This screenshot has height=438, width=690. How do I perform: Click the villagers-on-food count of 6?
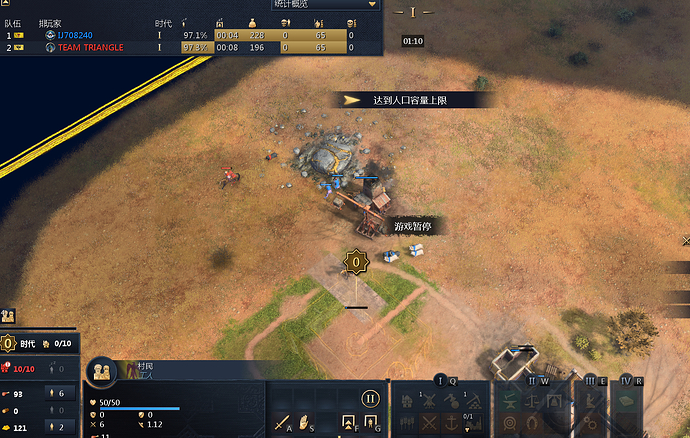[x=59, y=393]
